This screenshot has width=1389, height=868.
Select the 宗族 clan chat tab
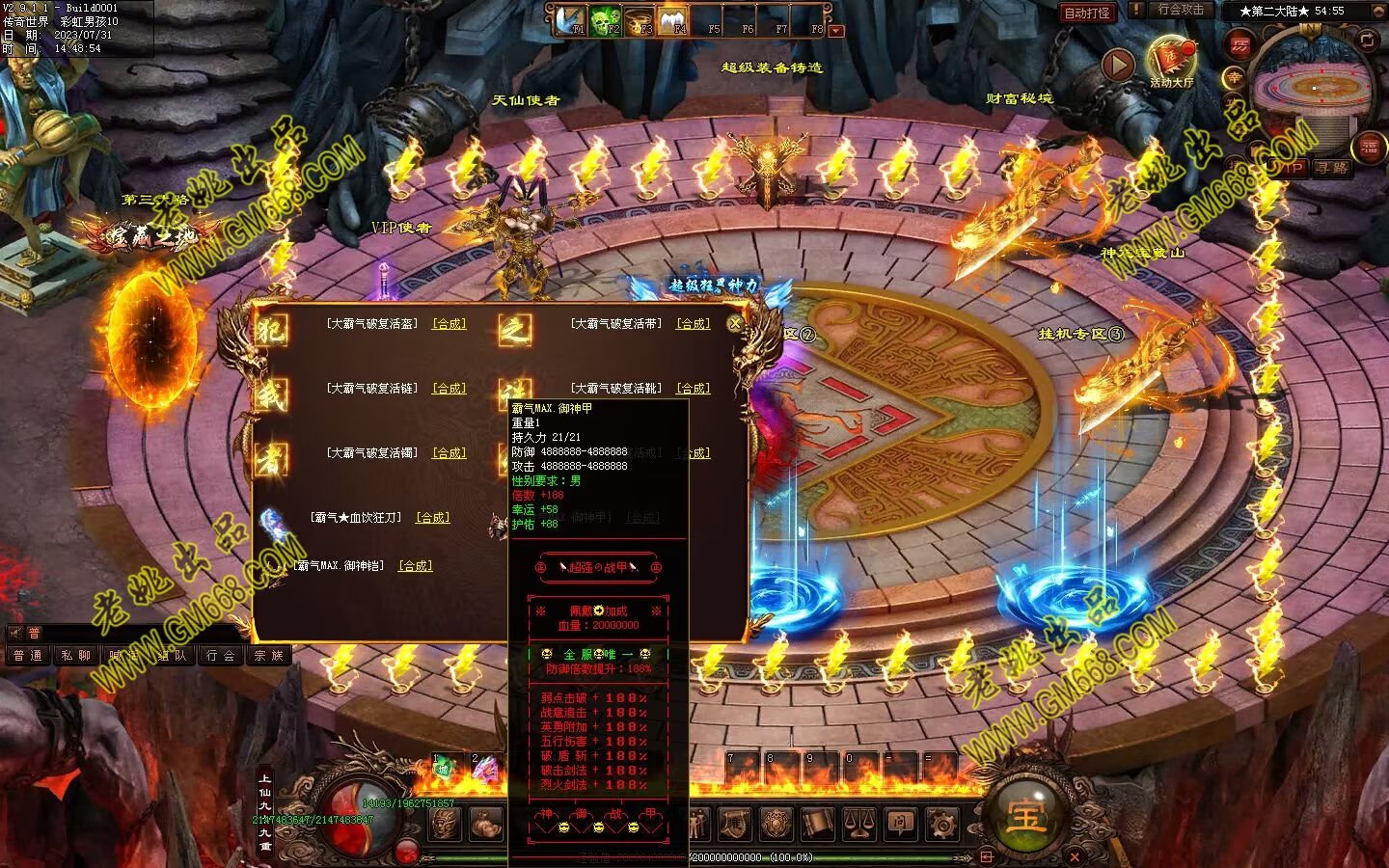(268, 656)
